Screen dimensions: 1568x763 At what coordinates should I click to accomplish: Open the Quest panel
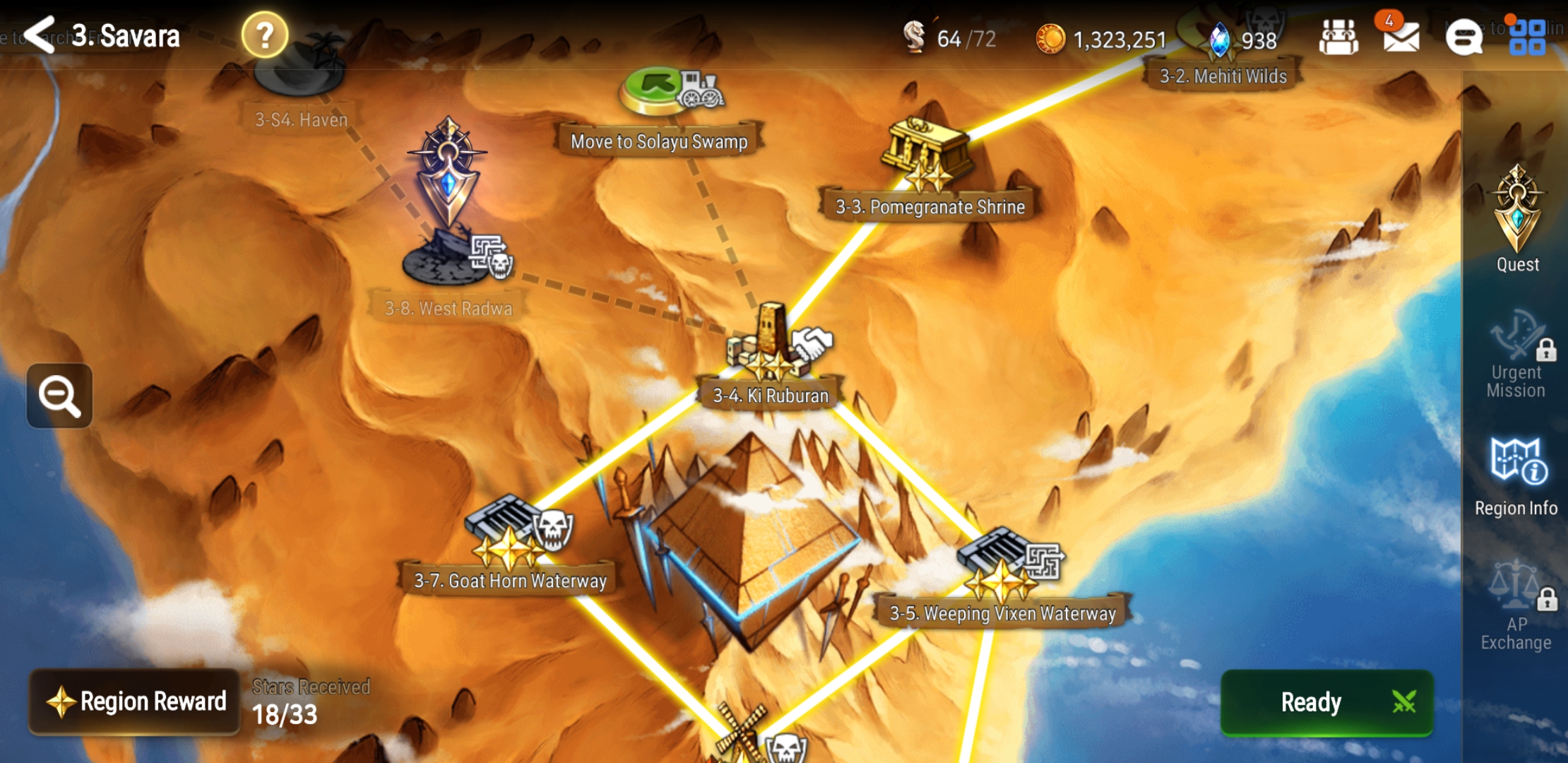pos(1517,219)
